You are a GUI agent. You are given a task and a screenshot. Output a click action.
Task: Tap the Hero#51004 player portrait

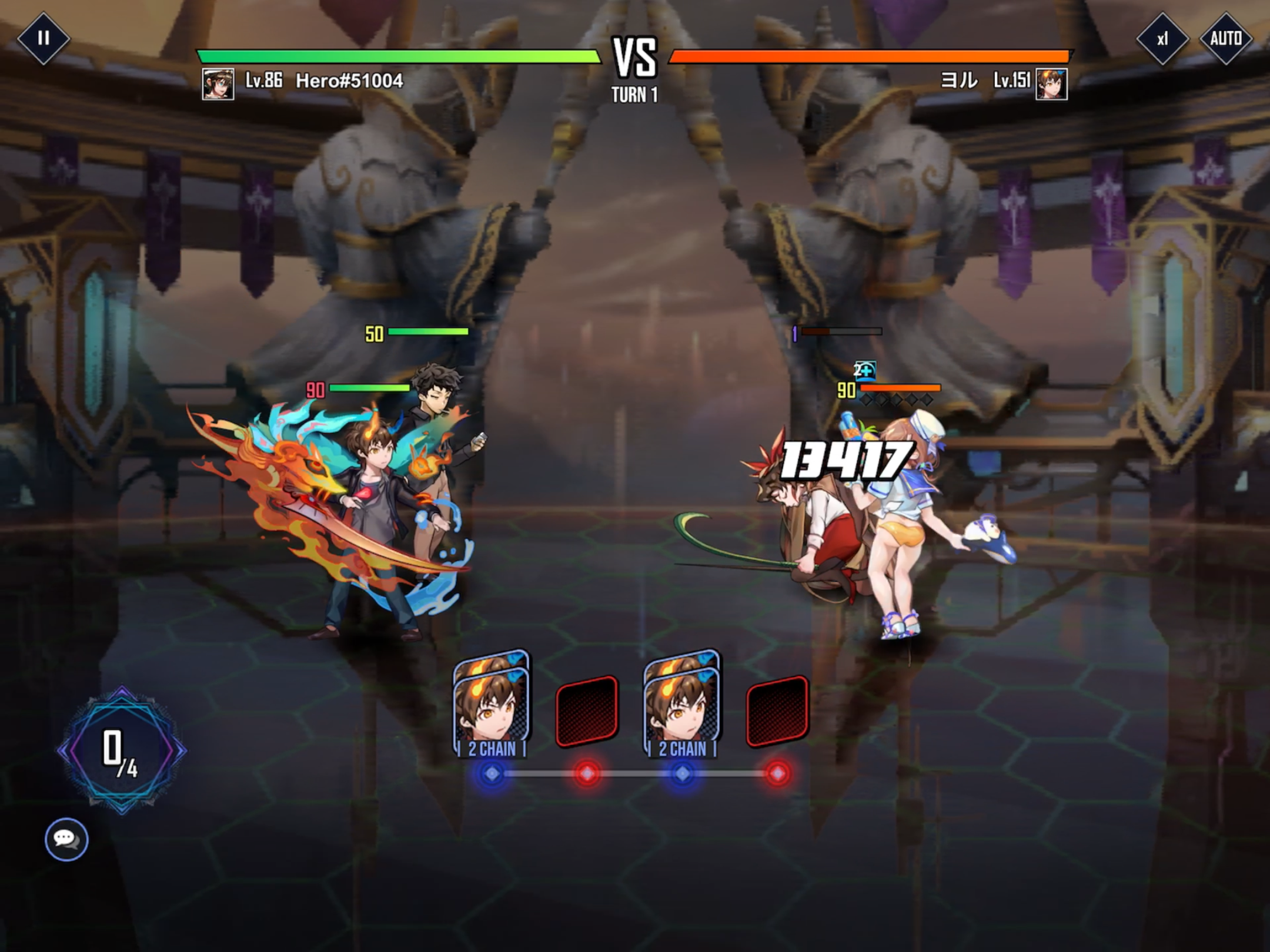pyautogui.click(x=218, y=84)
